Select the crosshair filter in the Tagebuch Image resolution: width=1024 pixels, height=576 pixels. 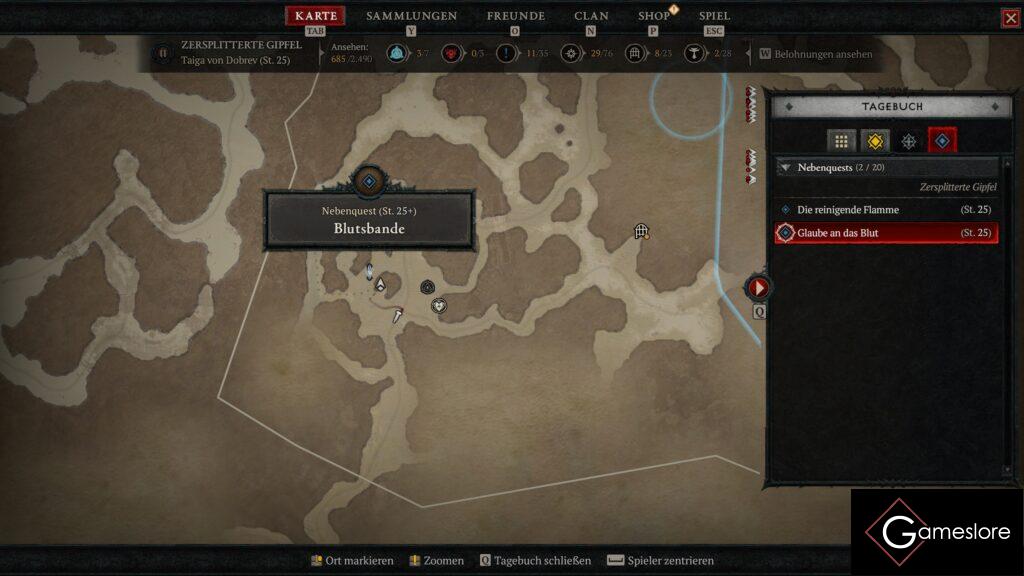pyautogui.click(x=908, y=142)
